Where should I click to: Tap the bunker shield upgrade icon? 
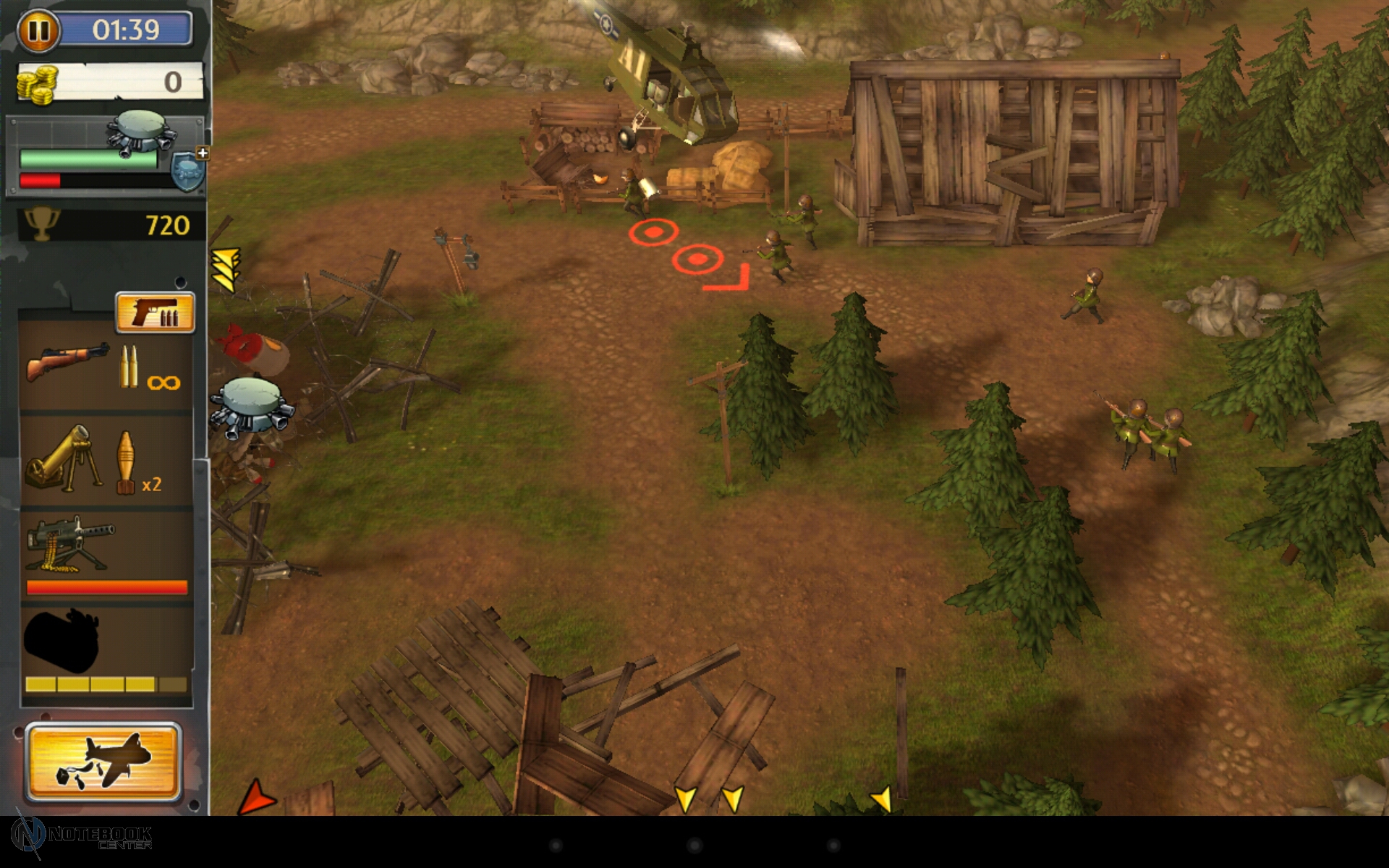pos(189,171)
